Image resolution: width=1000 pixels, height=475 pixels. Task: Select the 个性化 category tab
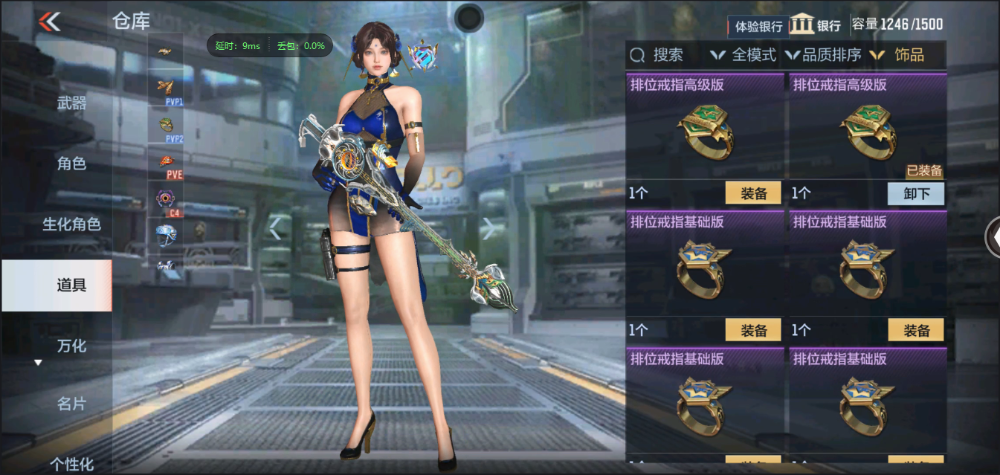click(x=71, y=462)
